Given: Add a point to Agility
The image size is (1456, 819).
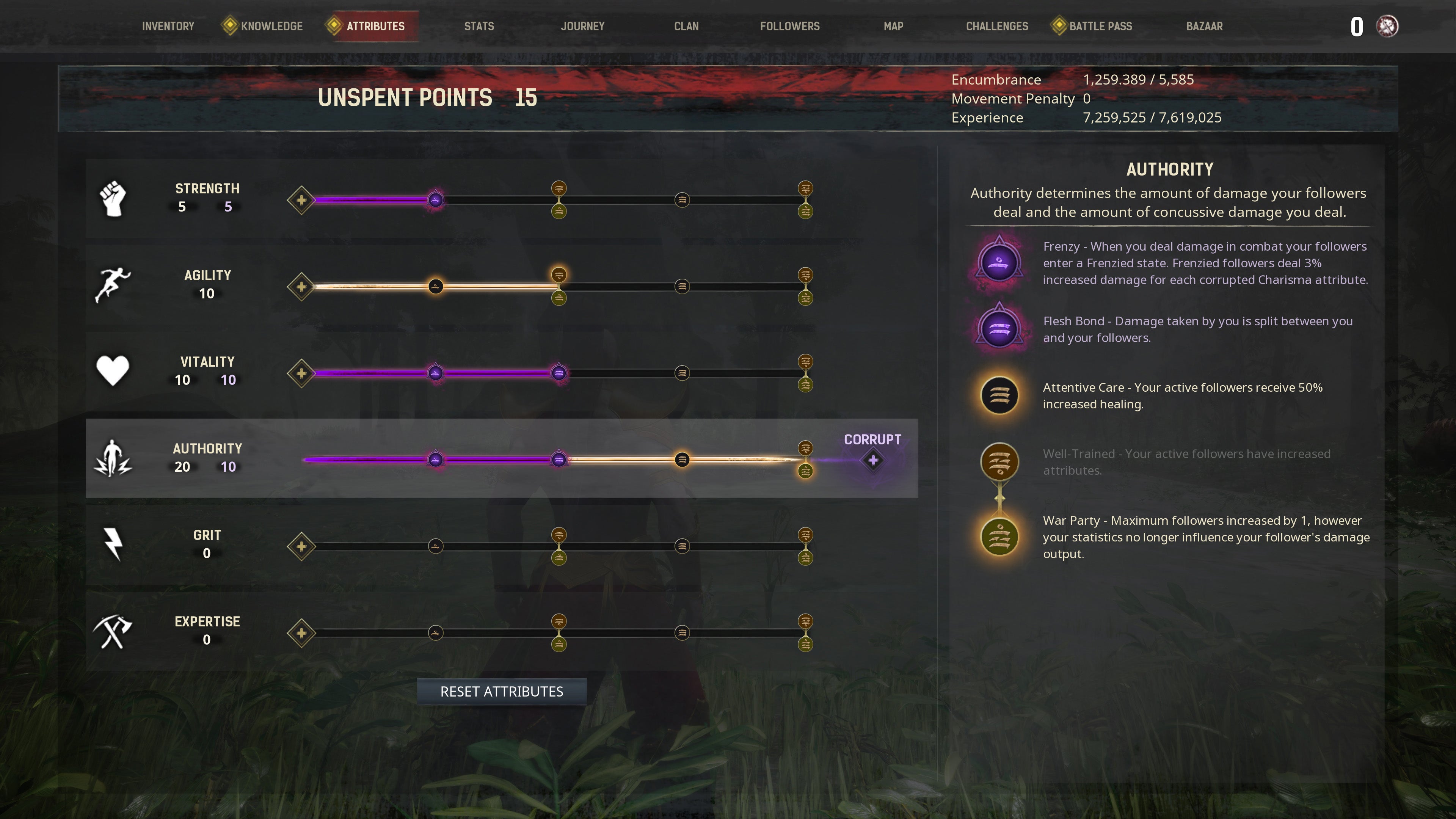Looking at the screenshot, I should point(301,287).
